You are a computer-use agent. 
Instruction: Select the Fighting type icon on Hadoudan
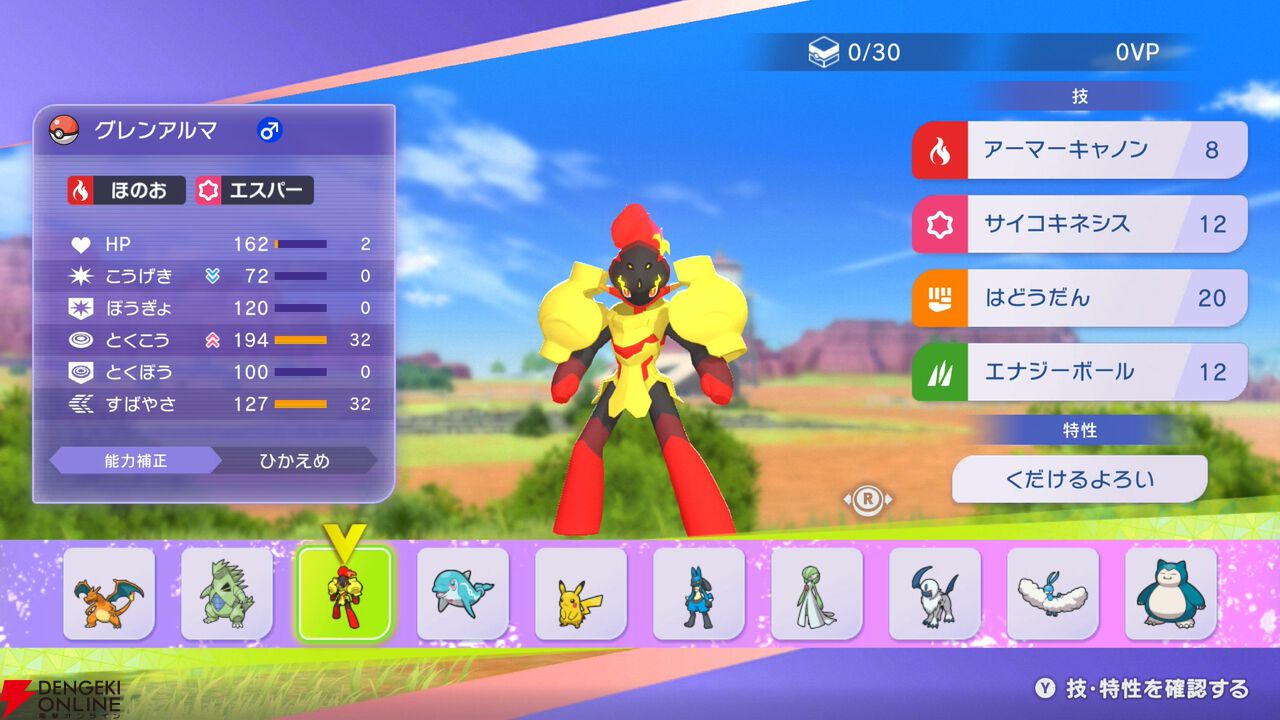click(x=938, y=297)
